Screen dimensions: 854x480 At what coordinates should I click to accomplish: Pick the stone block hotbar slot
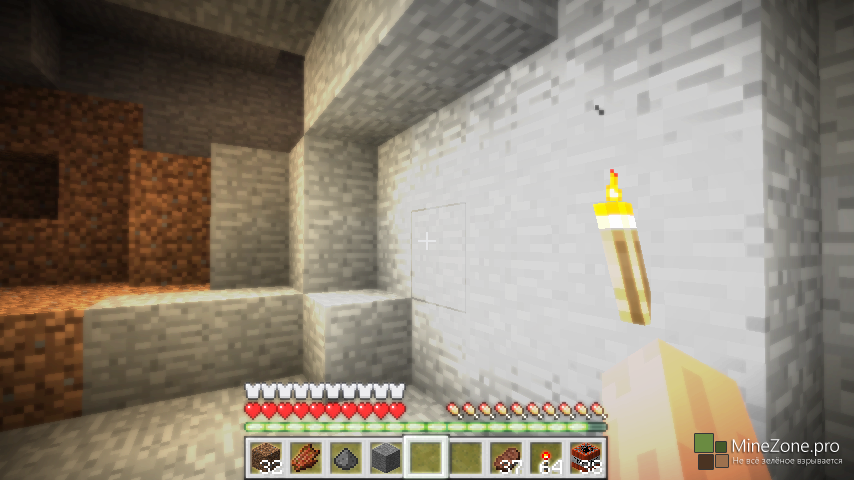click(x=385, y=458)
